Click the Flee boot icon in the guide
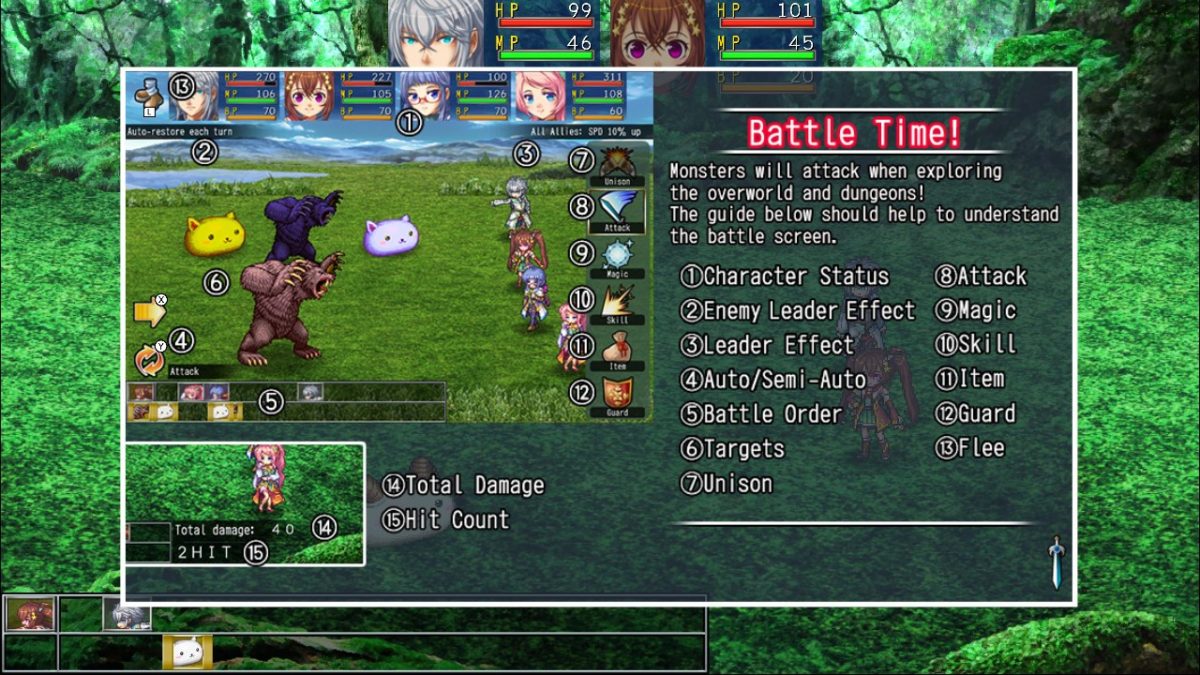The height and width of the screenshot is (675, 1200). click(x=146, y=93)
